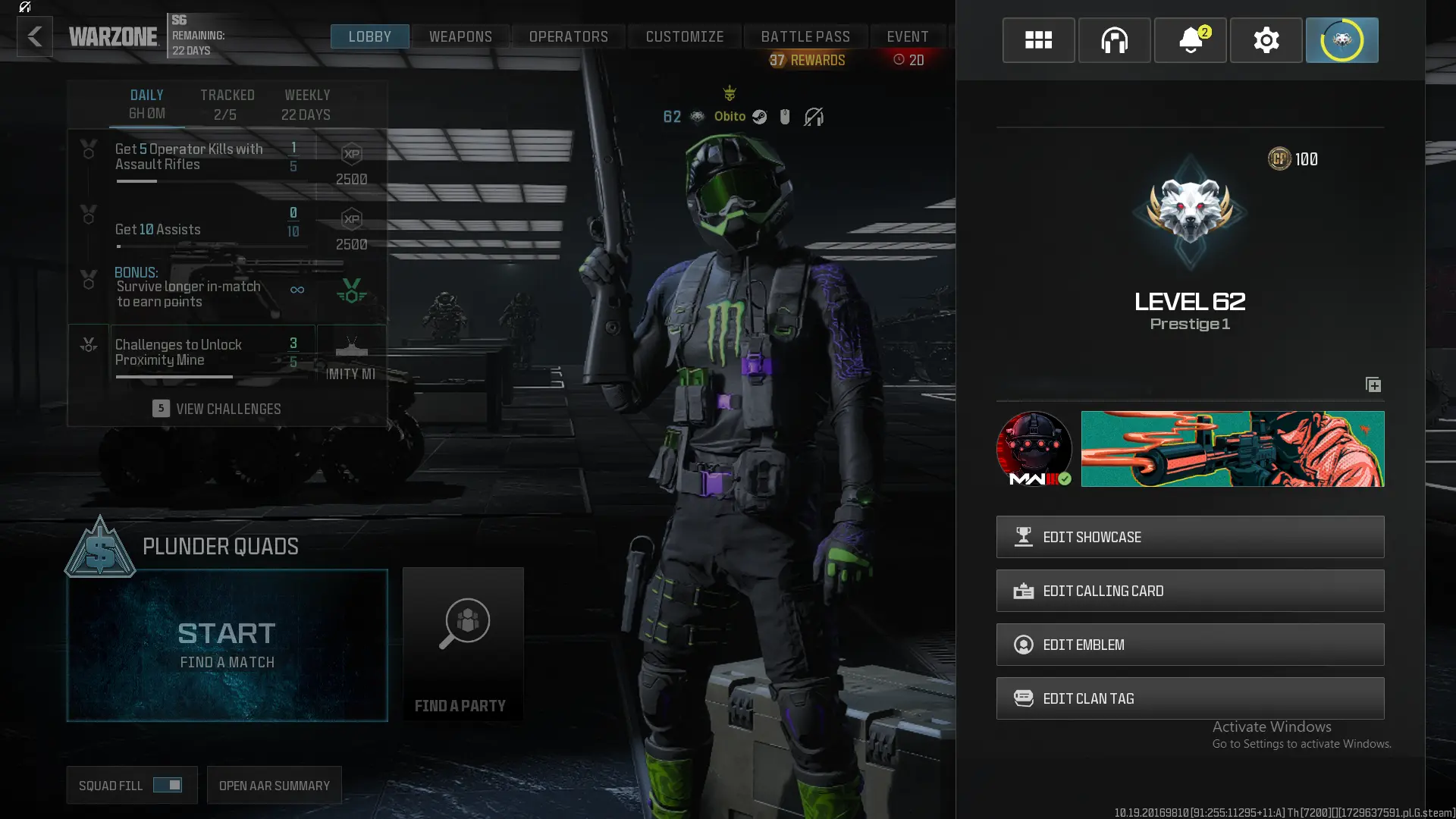
Task: Open the apps grid menu
Action: tap(1038, 40)
